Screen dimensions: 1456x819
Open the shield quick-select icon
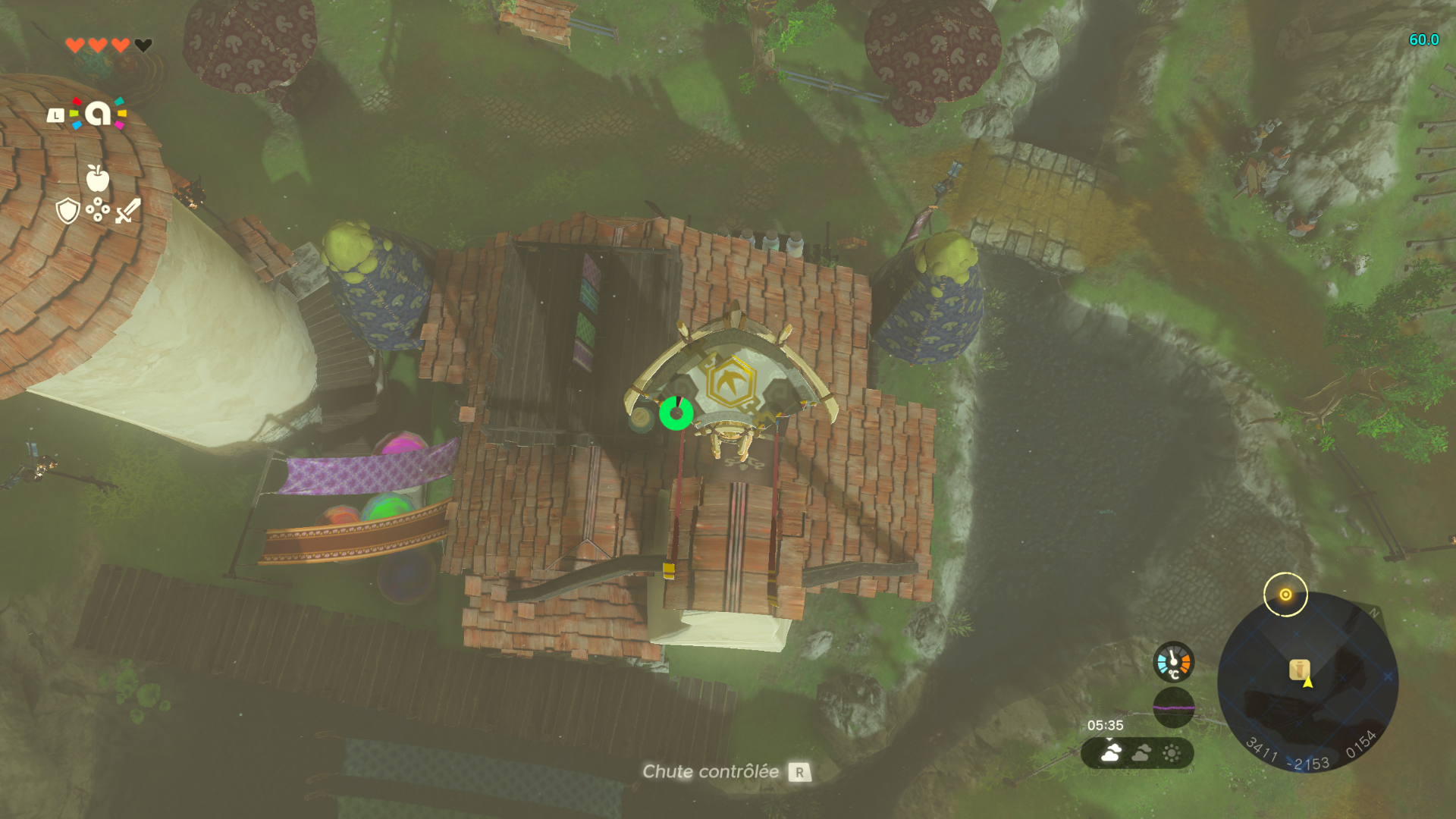68,211
